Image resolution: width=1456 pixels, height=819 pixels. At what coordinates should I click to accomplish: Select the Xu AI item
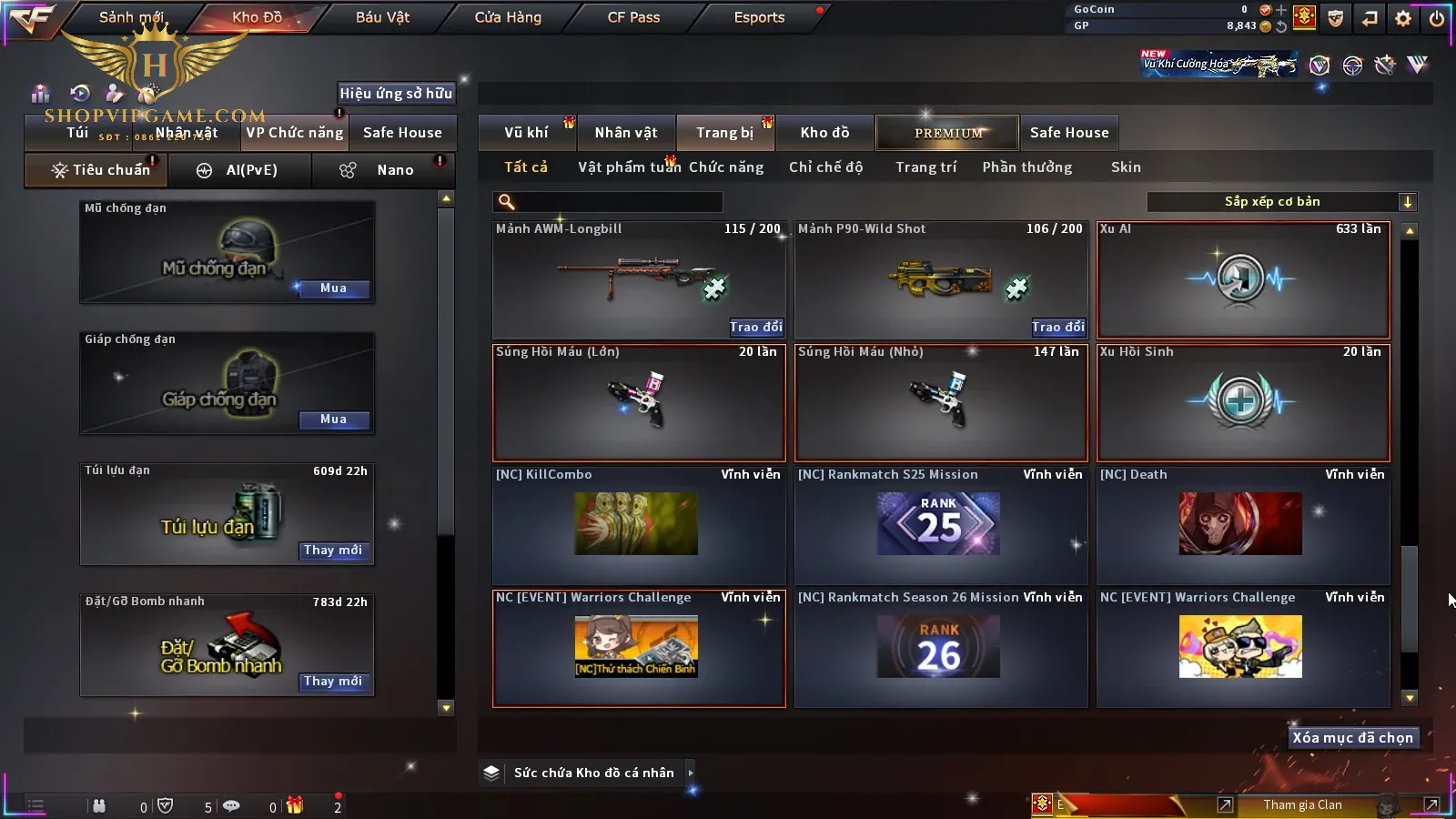[x=1243, y=280]
